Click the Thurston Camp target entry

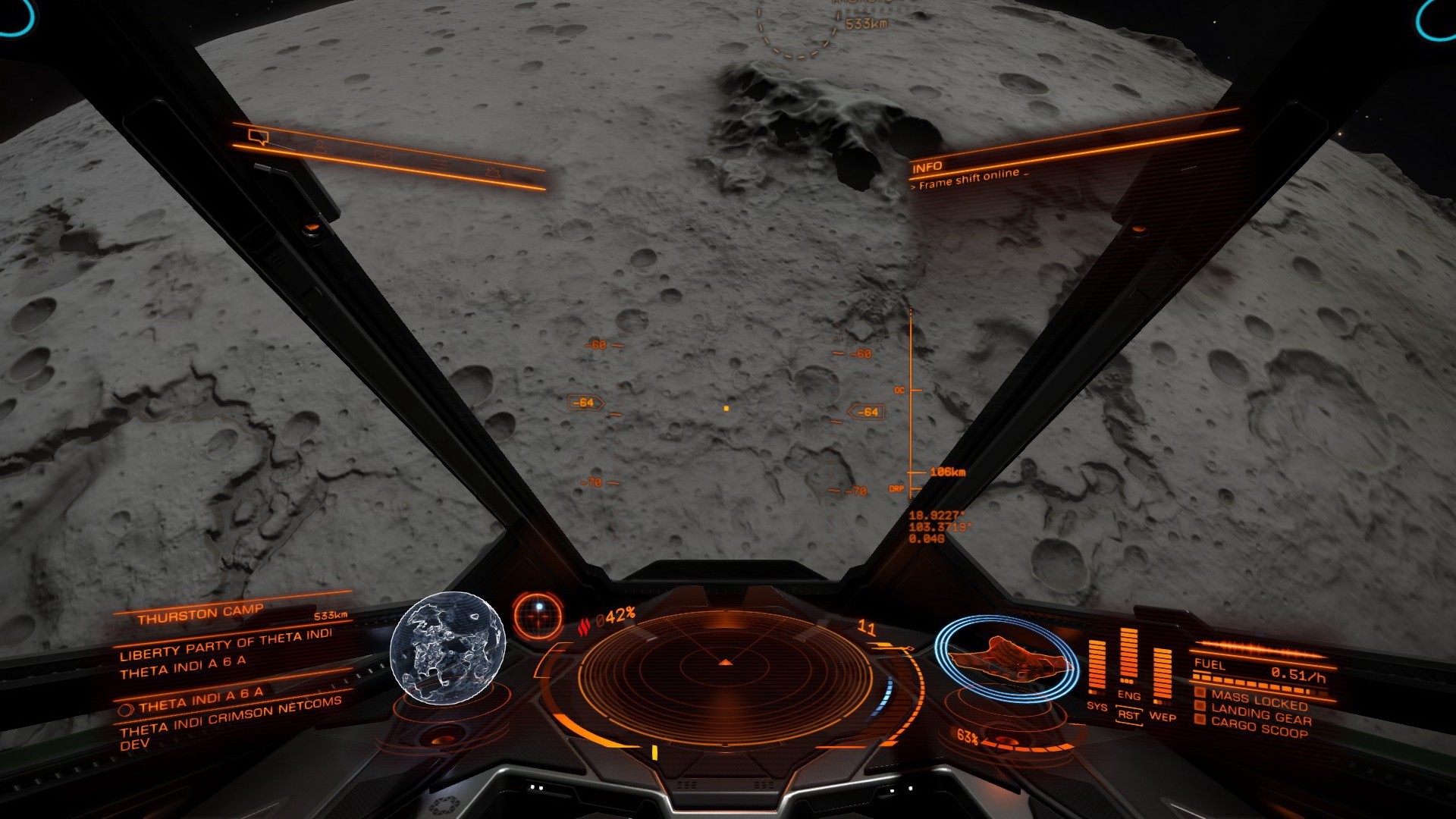pos(200,614)
